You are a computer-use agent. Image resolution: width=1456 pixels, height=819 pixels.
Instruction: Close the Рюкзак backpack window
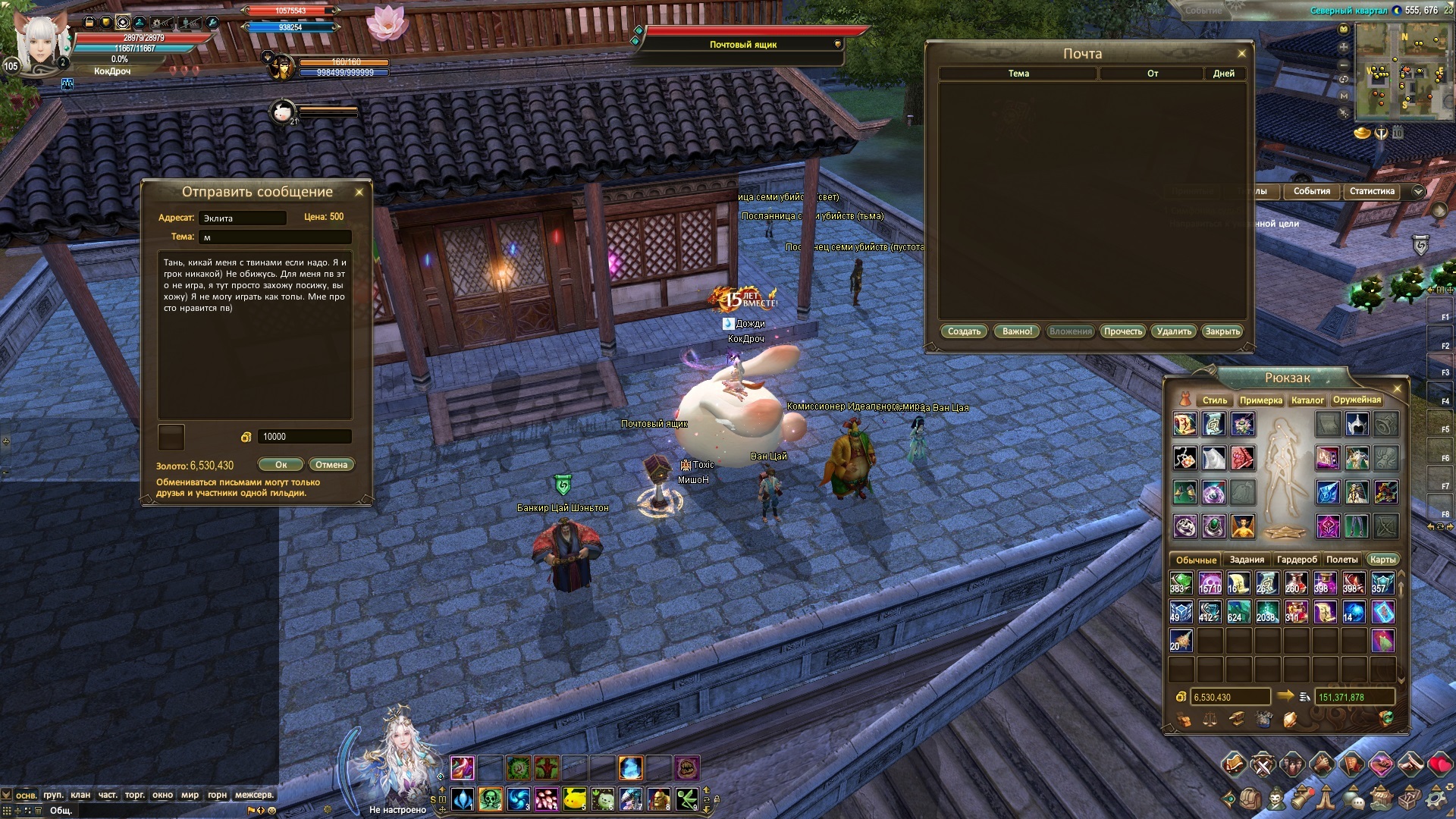[x=1398, y=389]
